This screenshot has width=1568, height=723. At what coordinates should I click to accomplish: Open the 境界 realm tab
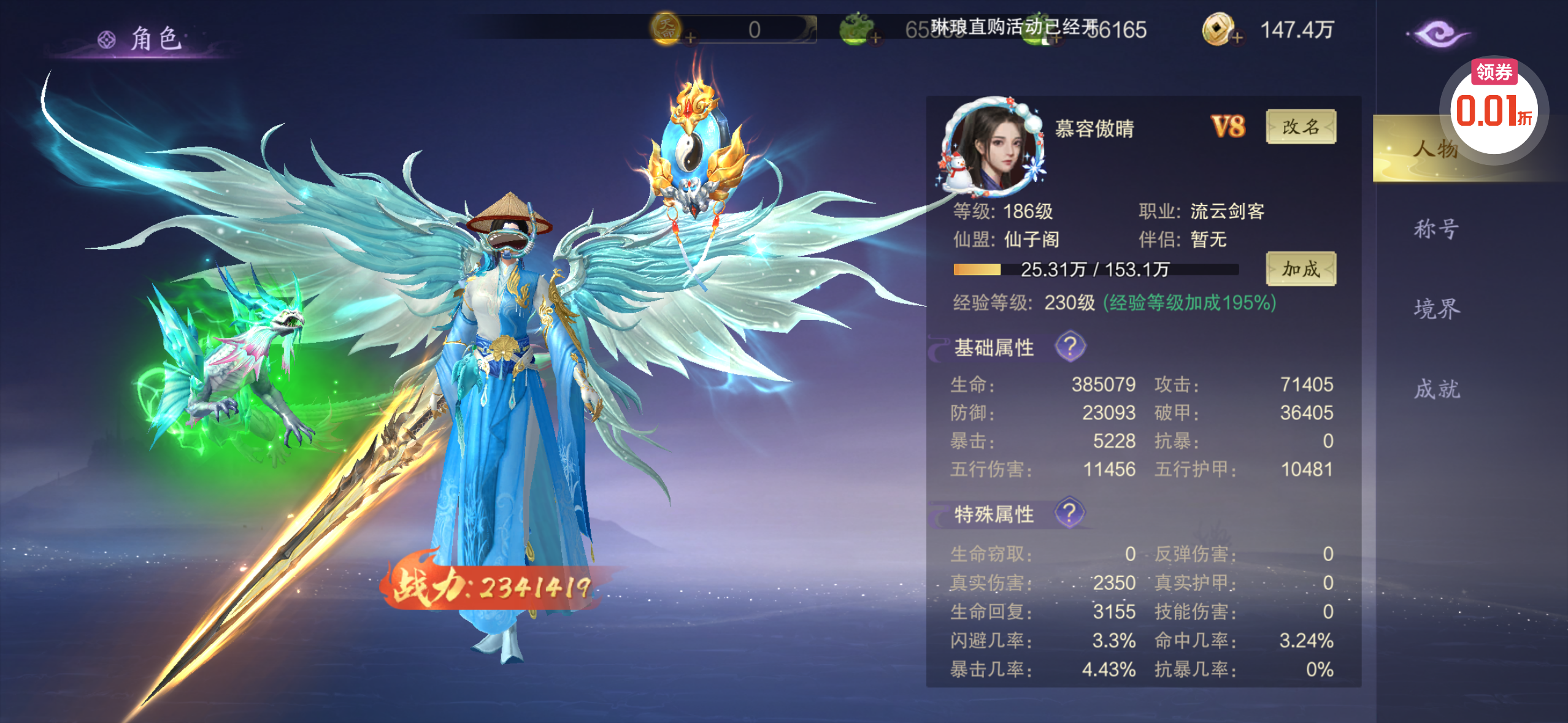(1435, 308)
